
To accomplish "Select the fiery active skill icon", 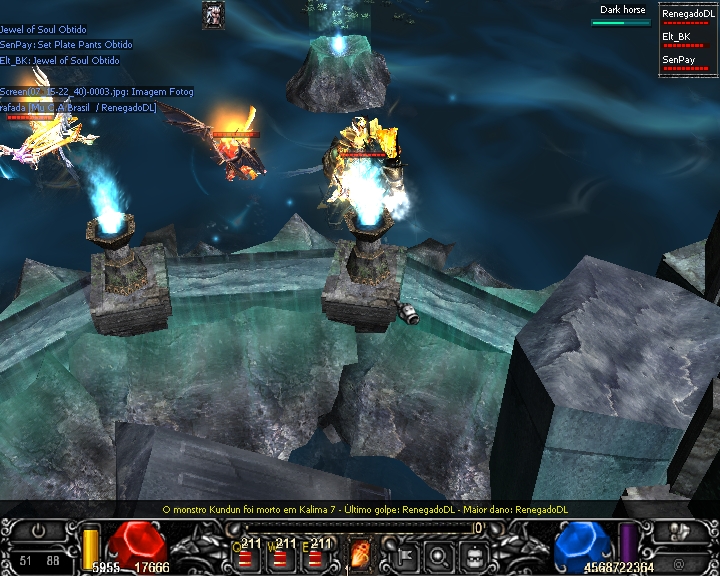I will [359, 553].
